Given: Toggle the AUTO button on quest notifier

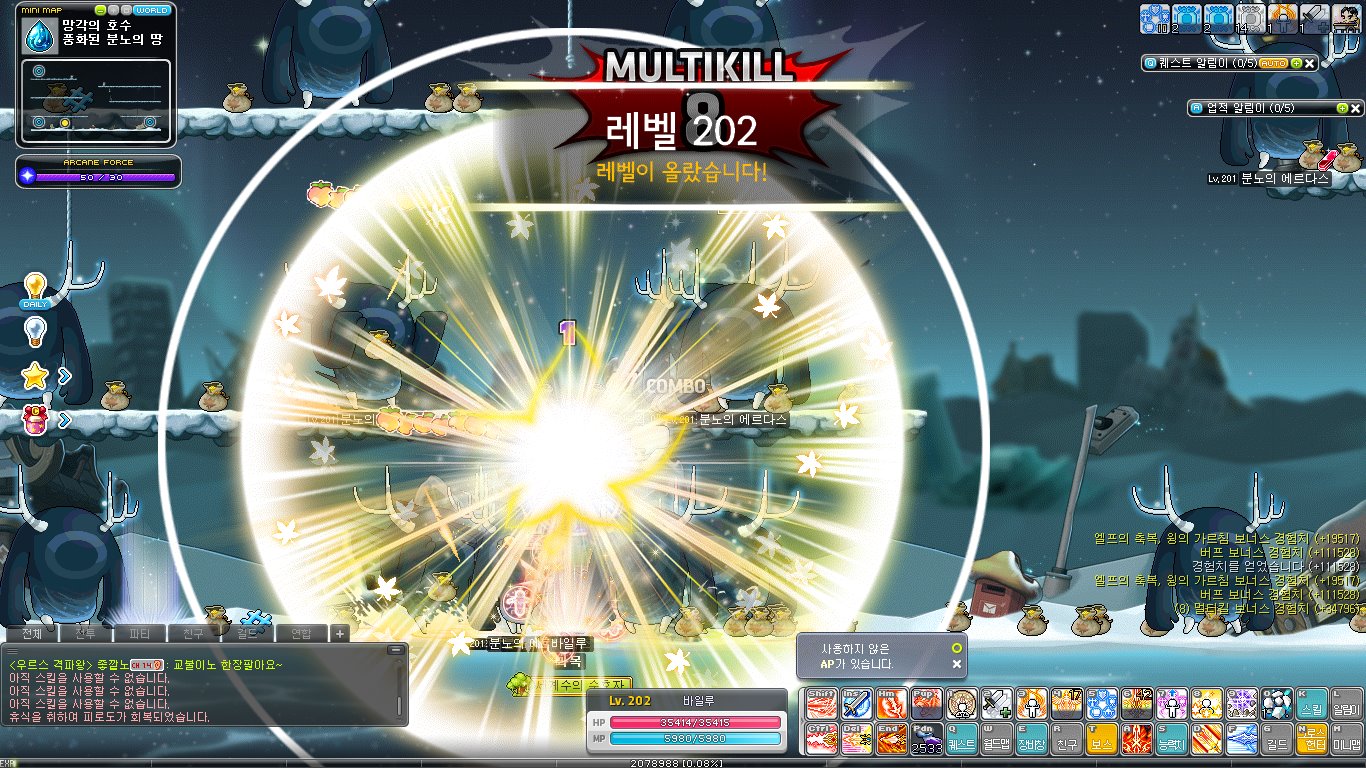Looking at the screenshot, I should (1273, 63).
